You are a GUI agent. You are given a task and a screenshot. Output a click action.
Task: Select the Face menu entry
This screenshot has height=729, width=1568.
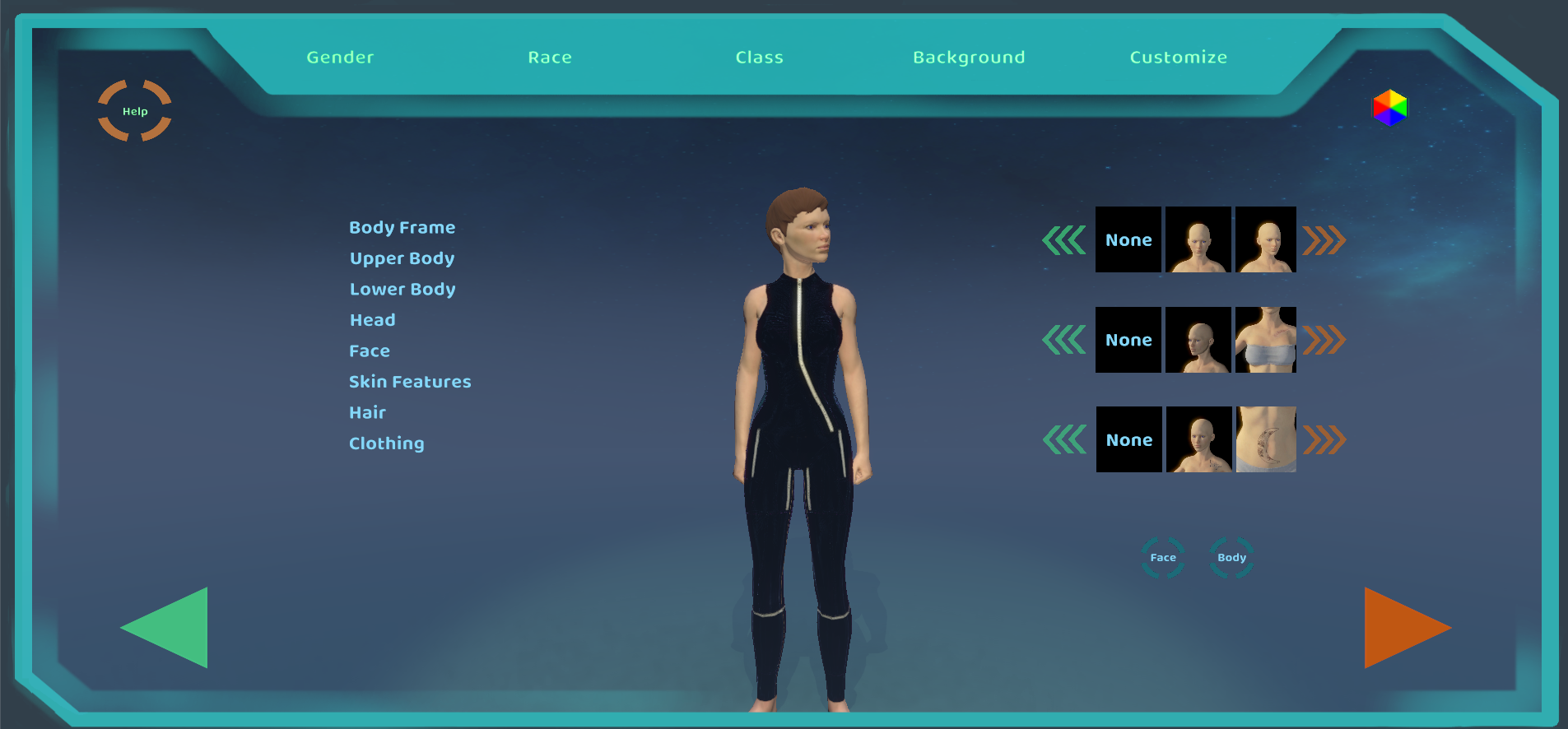point(370,351)
